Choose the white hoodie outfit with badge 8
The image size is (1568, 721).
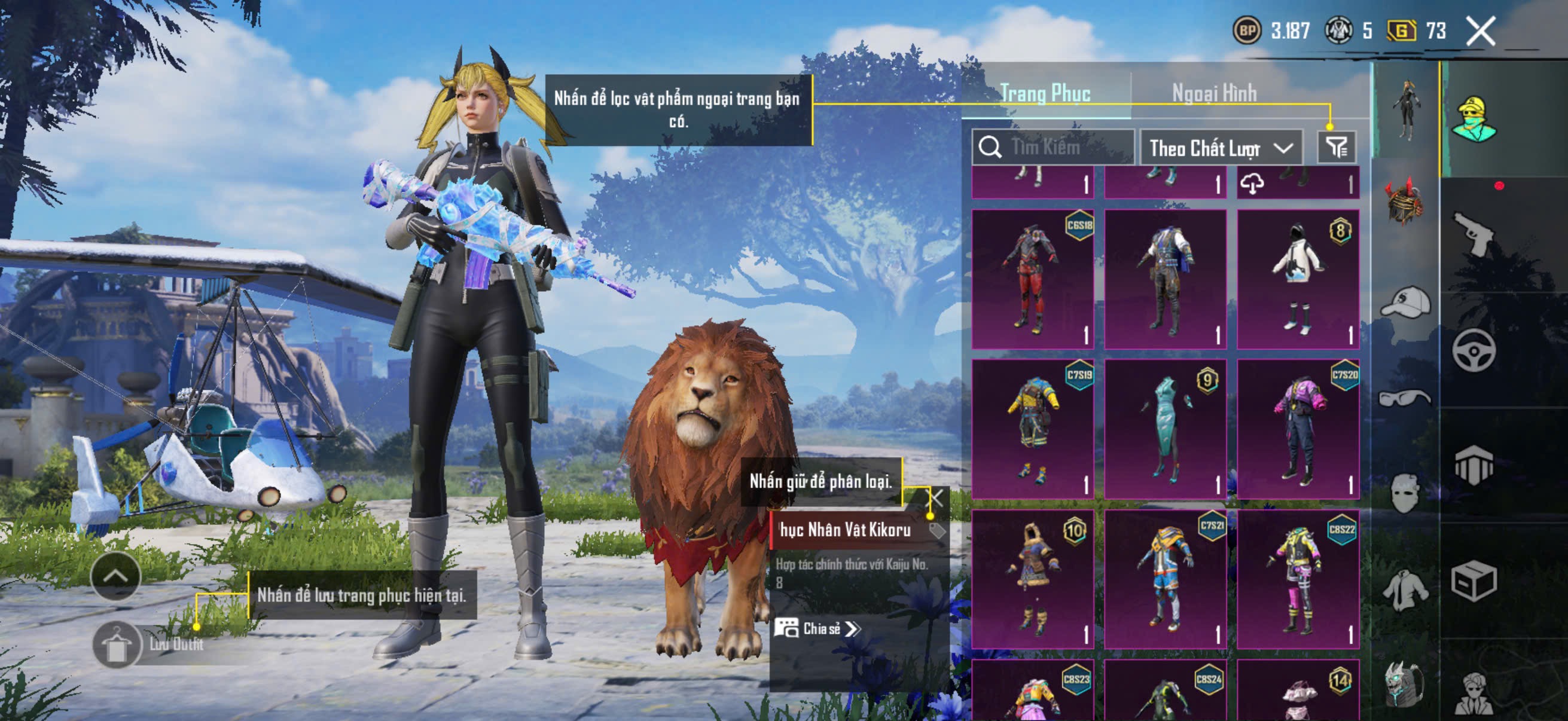tap(1298, 279)
